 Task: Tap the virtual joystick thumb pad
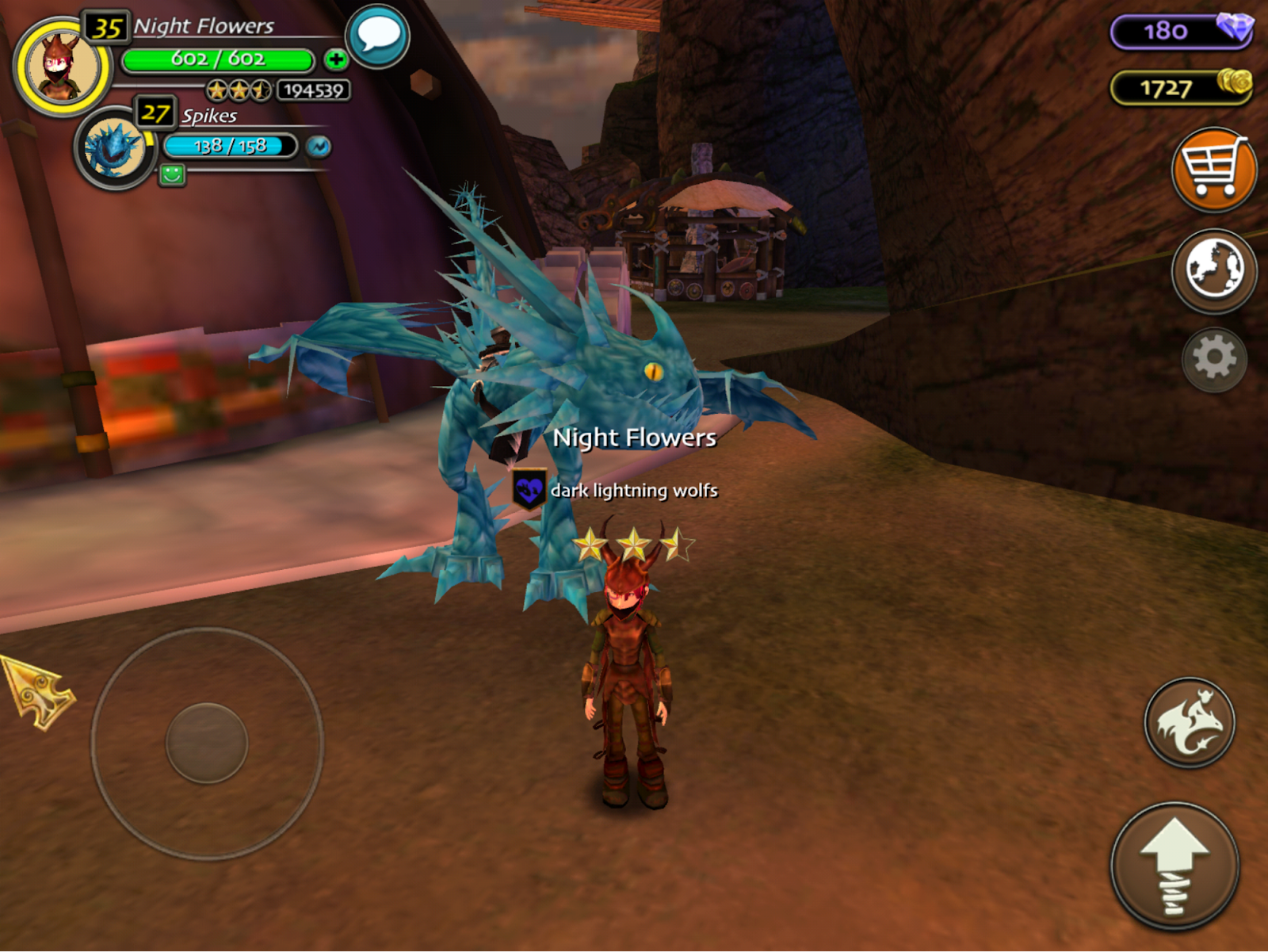(207, 743)
